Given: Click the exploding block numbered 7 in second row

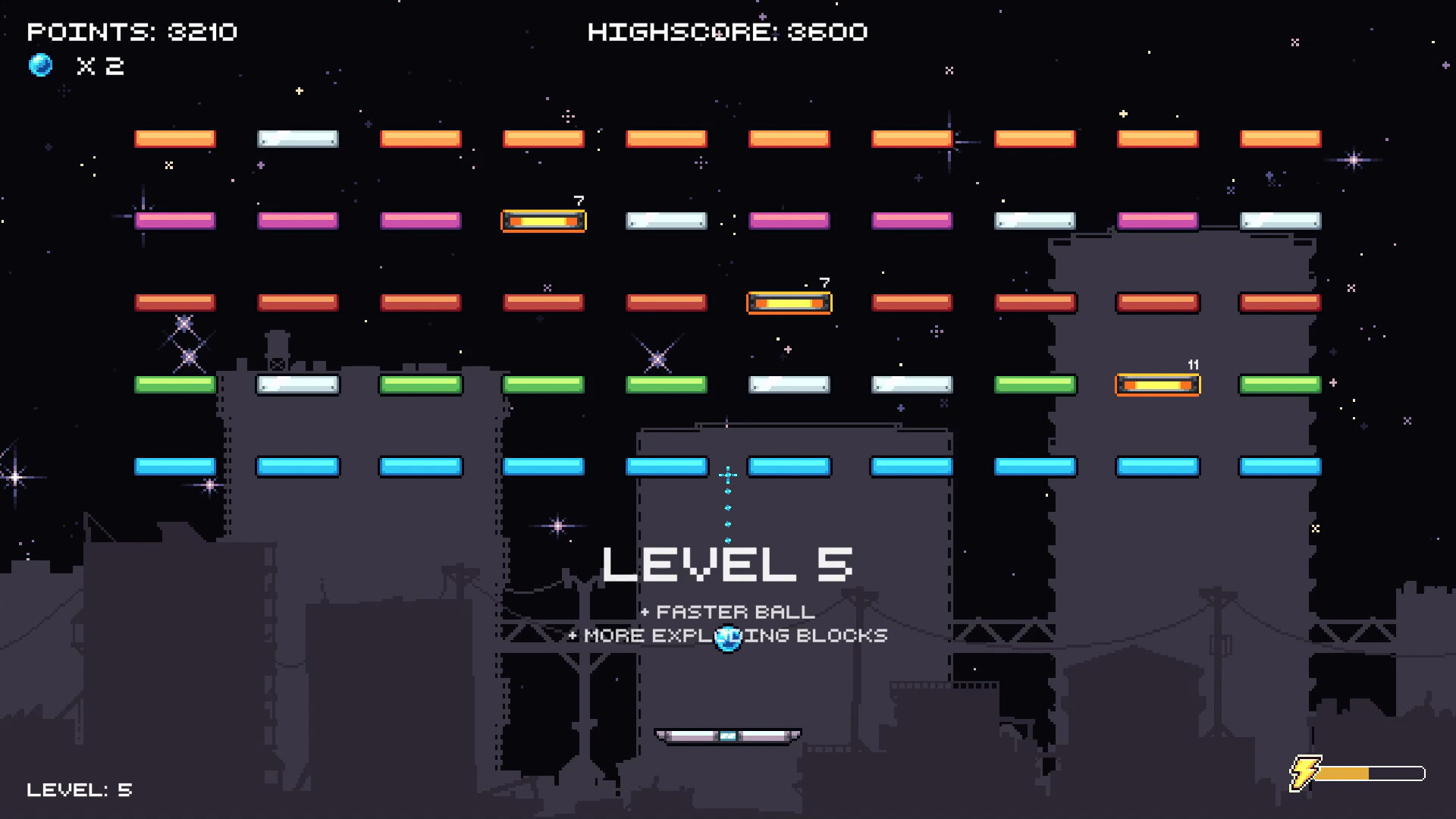Looking at the screenshot, I should tap(543, 221).
